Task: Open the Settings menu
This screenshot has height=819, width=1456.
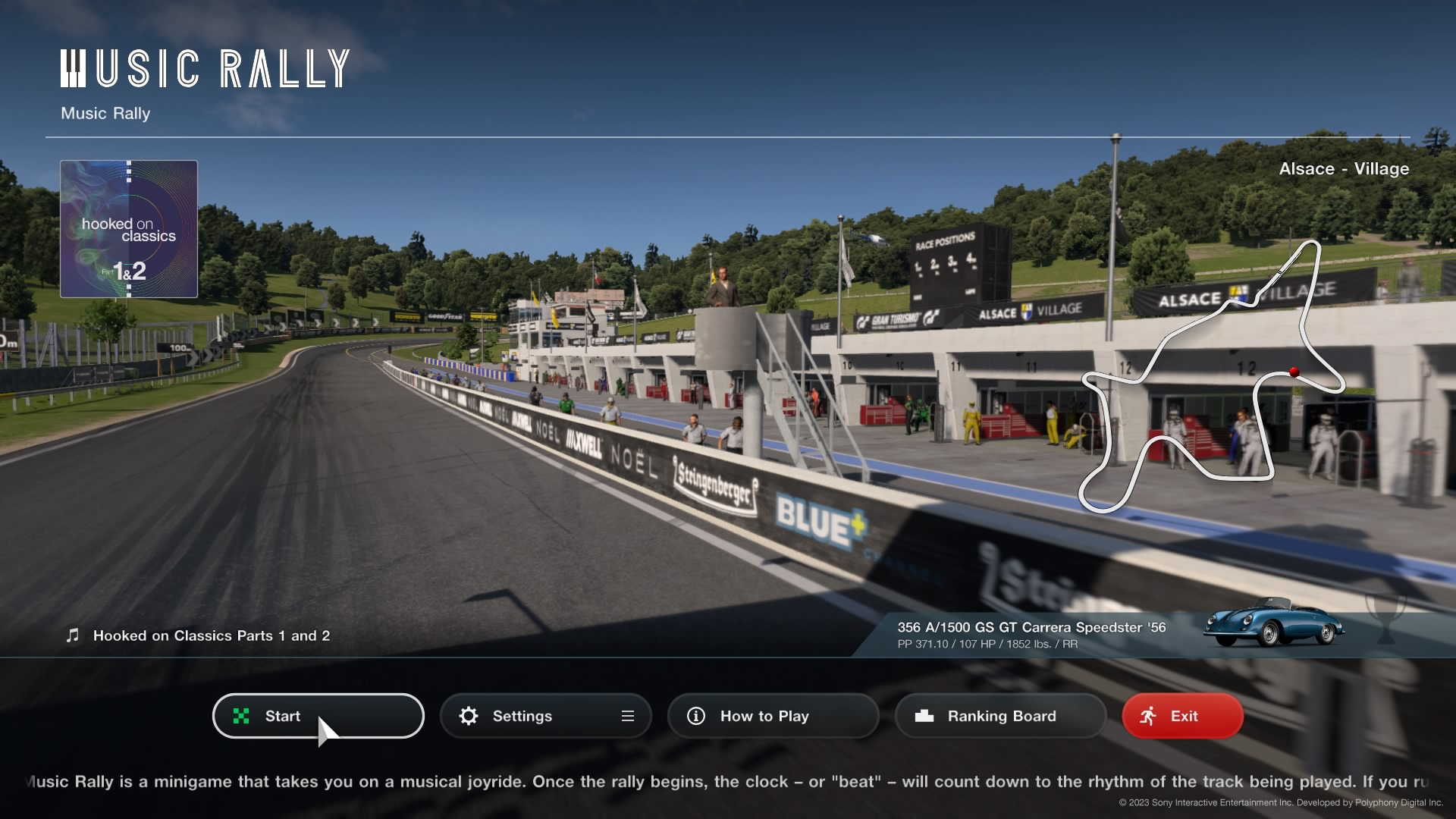Action: [x=544, y=716]
